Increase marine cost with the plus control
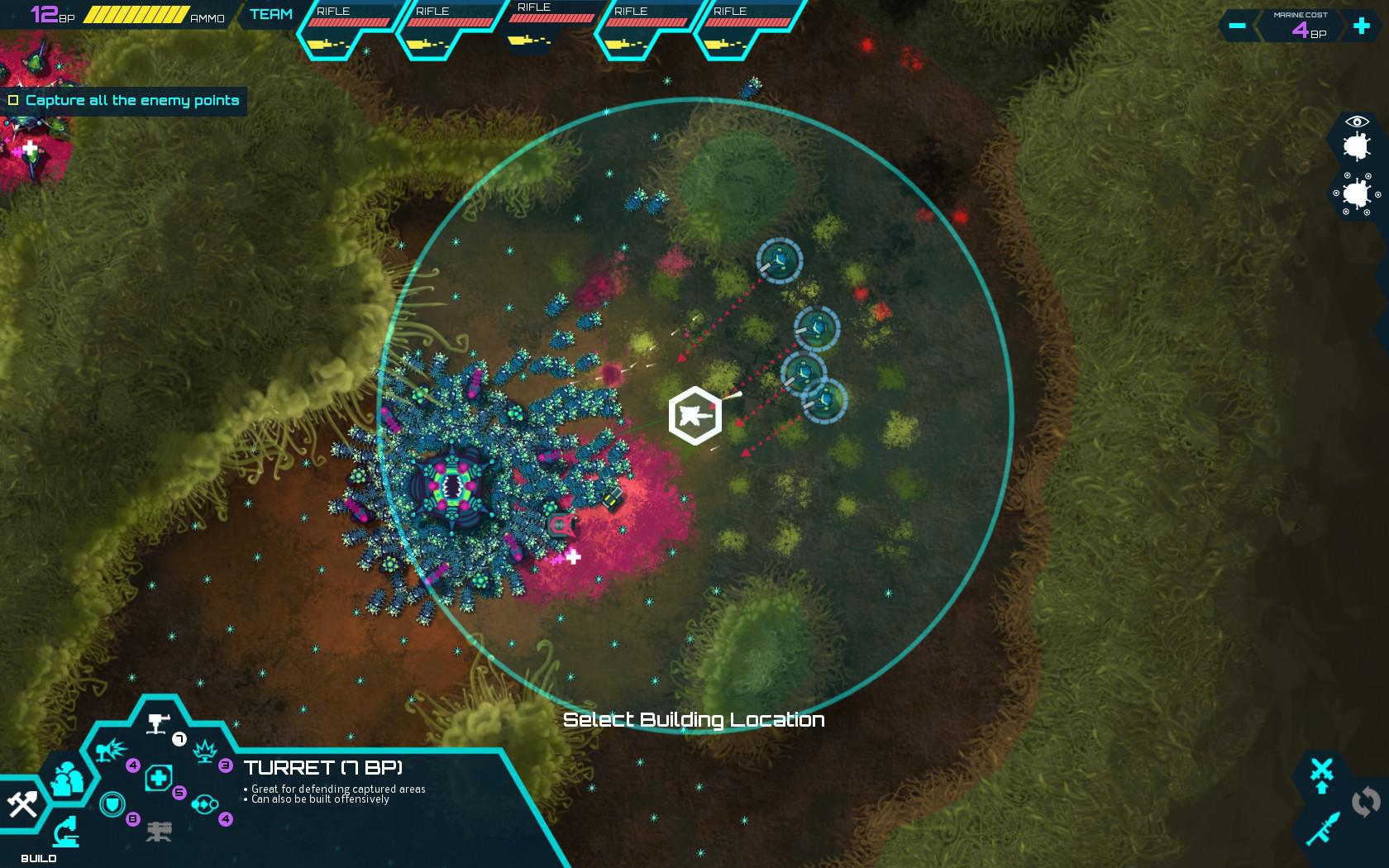Screen dimensions: 1389x868 point(1359,26)
